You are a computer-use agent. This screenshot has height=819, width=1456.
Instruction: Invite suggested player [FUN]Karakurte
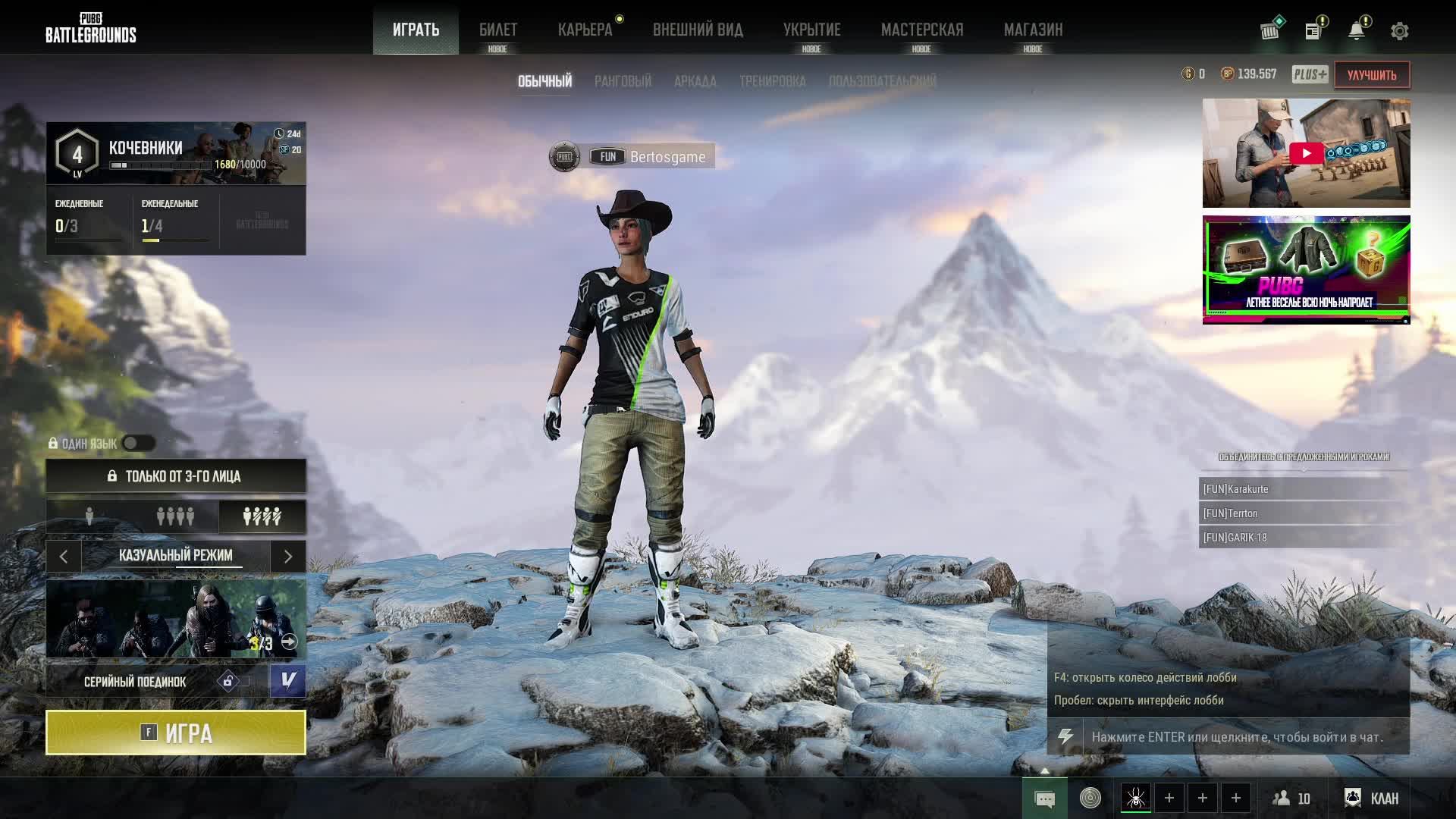[x=1303, y=489]
